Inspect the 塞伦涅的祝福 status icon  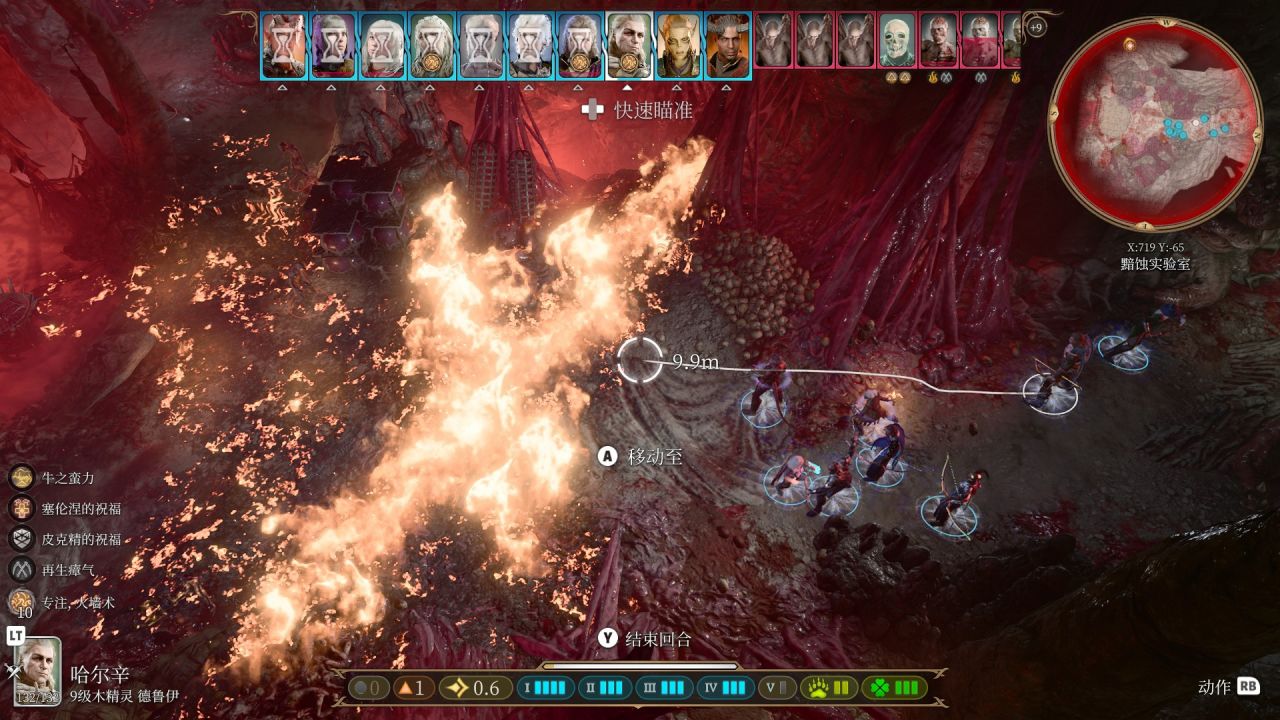[22, 508]
